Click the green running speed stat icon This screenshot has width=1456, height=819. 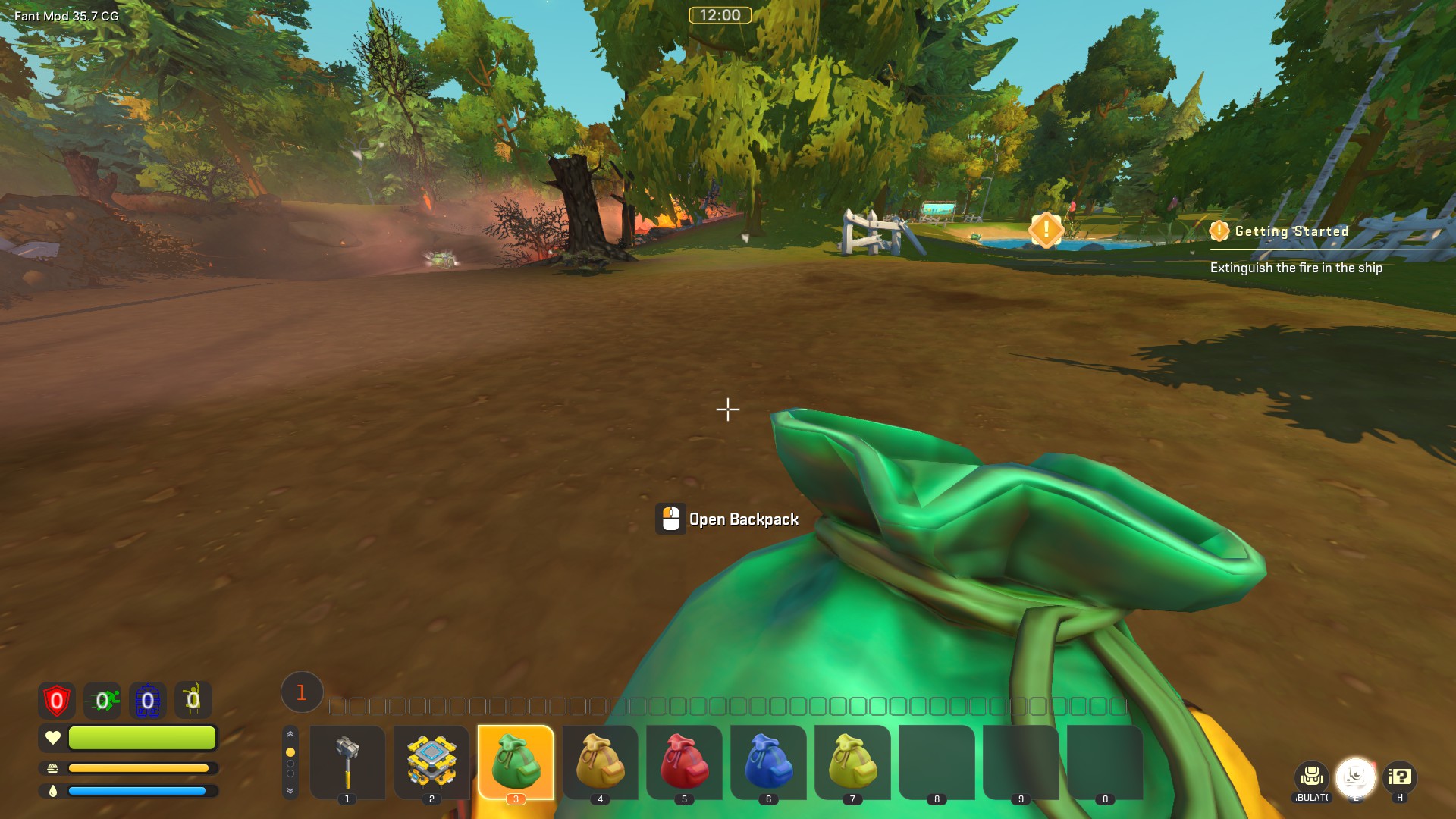click(x=102, y=701)
